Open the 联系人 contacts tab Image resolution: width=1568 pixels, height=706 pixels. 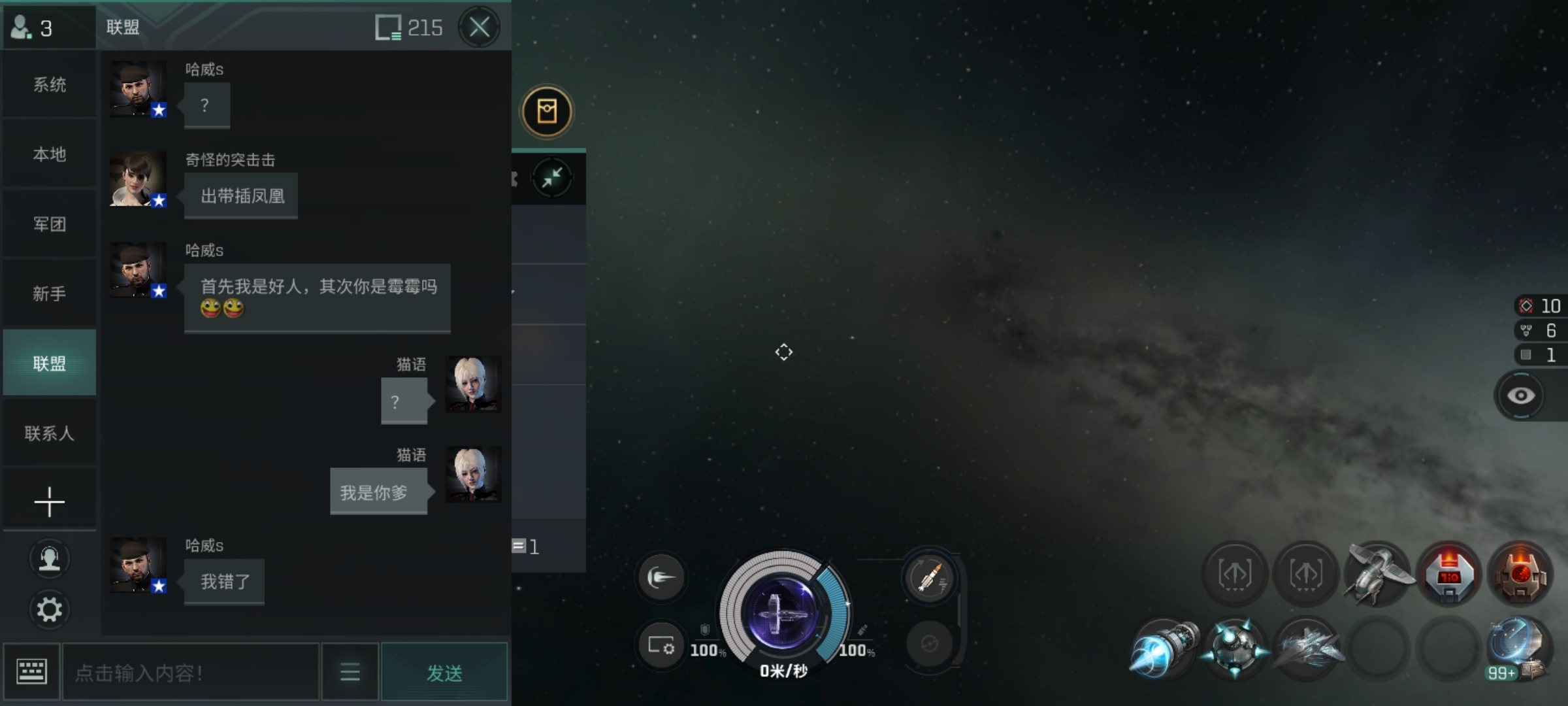[50, 433]
